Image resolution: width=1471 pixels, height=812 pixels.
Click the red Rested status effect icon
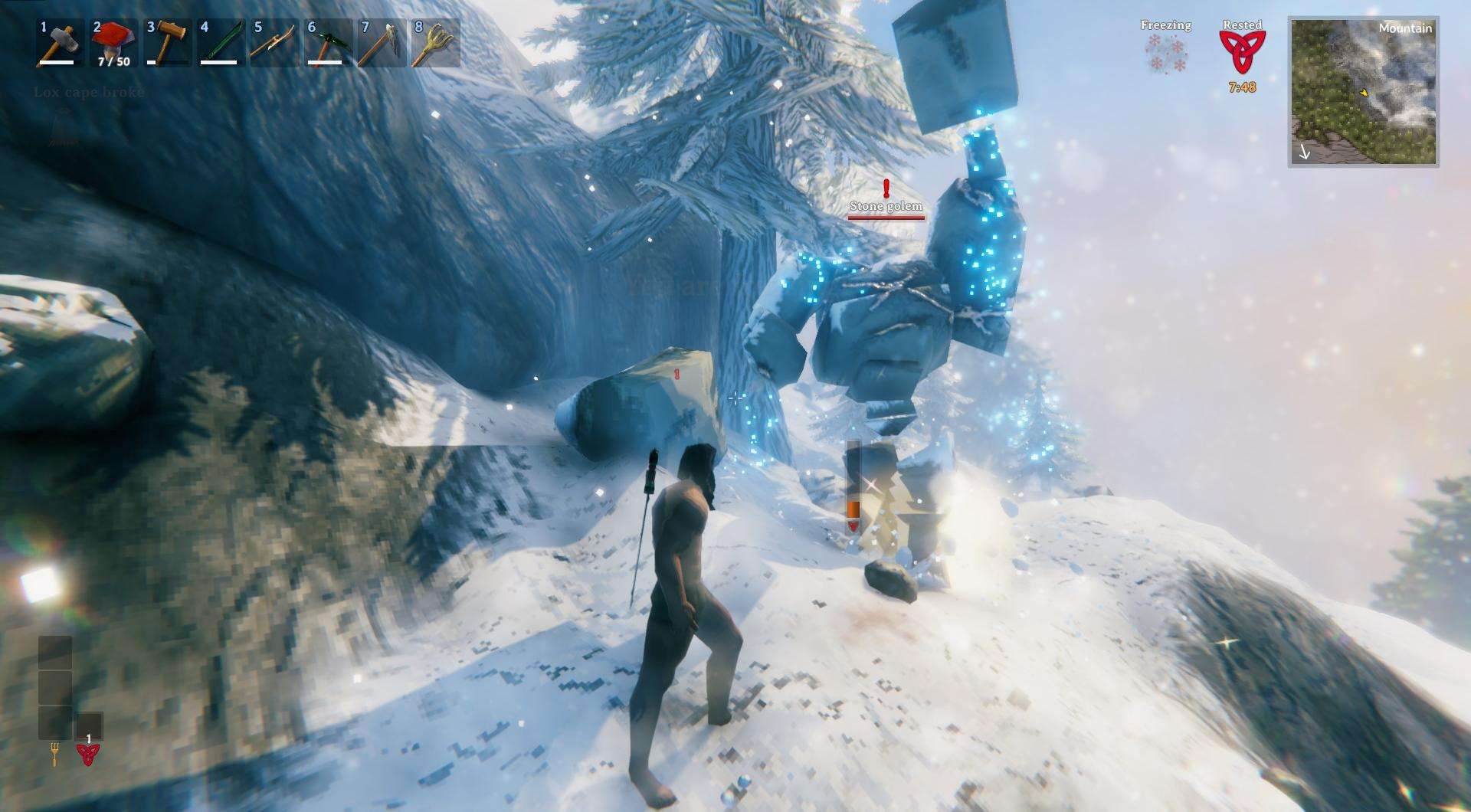[1242, 52]
